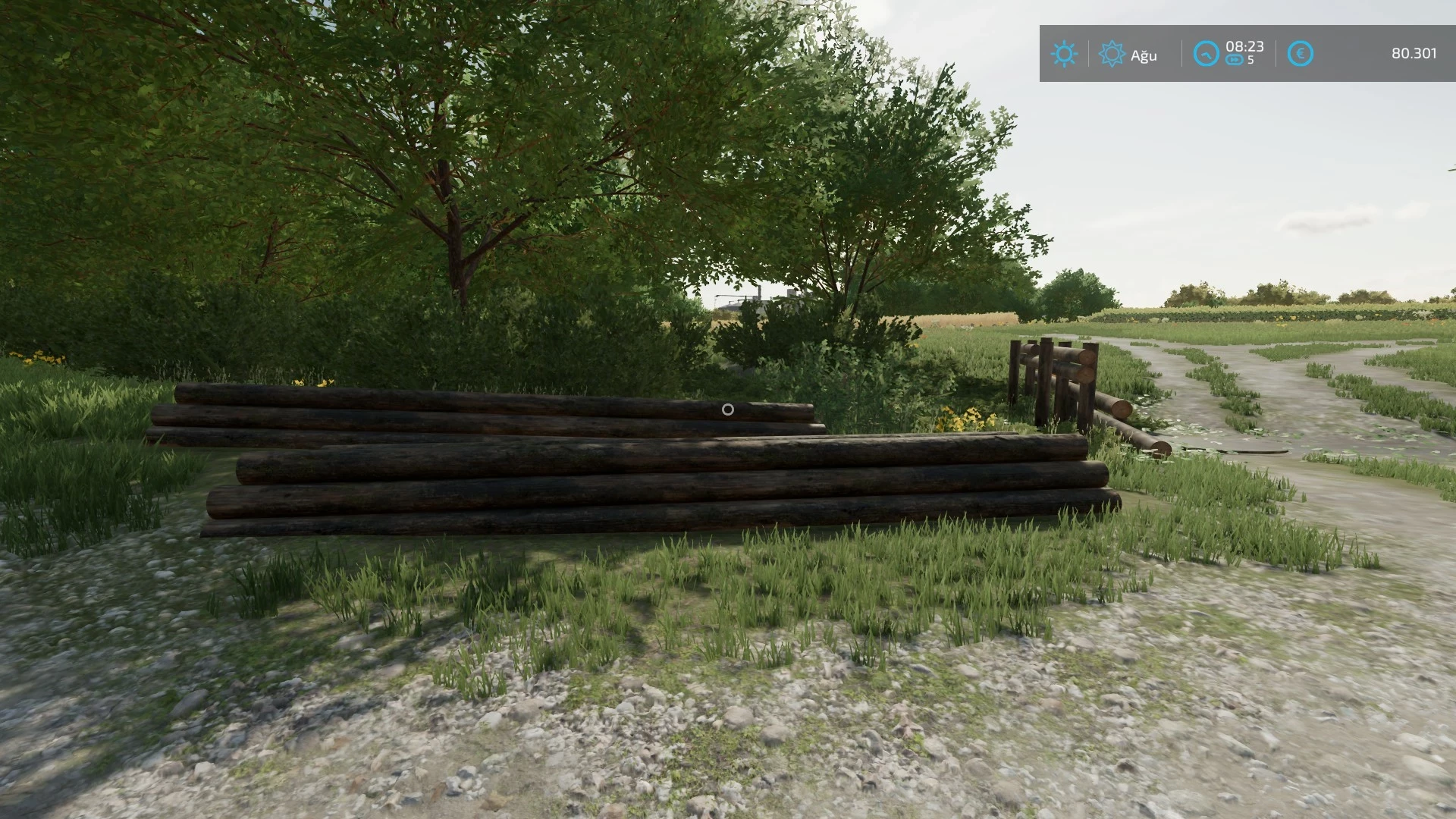Click the blue clock face icon
The height and width of the screenshot is (819, 1456).
pyautogui.click(x=1205, y=54)
